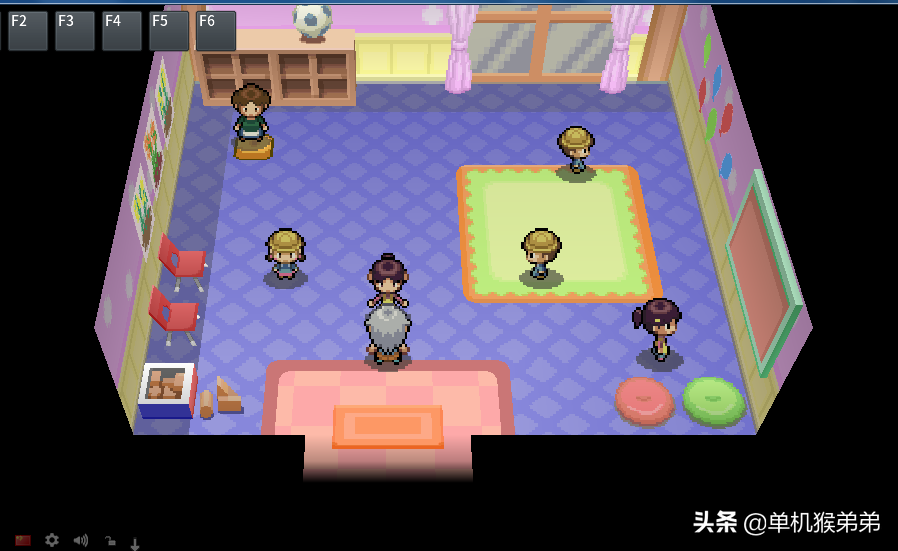Activate the F4 hotkey slot

click(x=121, y=31)
